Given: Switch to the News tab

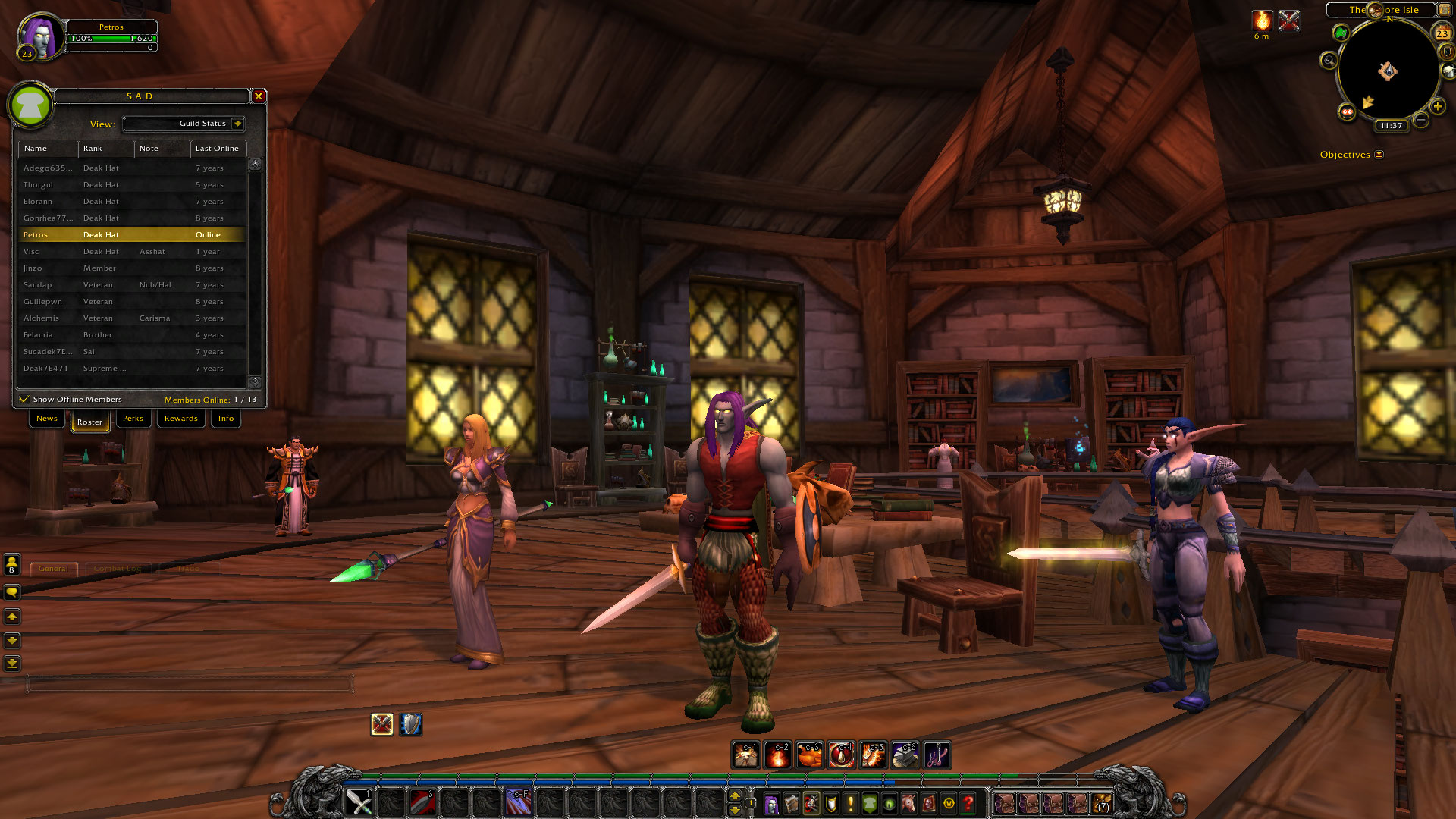Looking at the screenshot, I should [47, 419].
